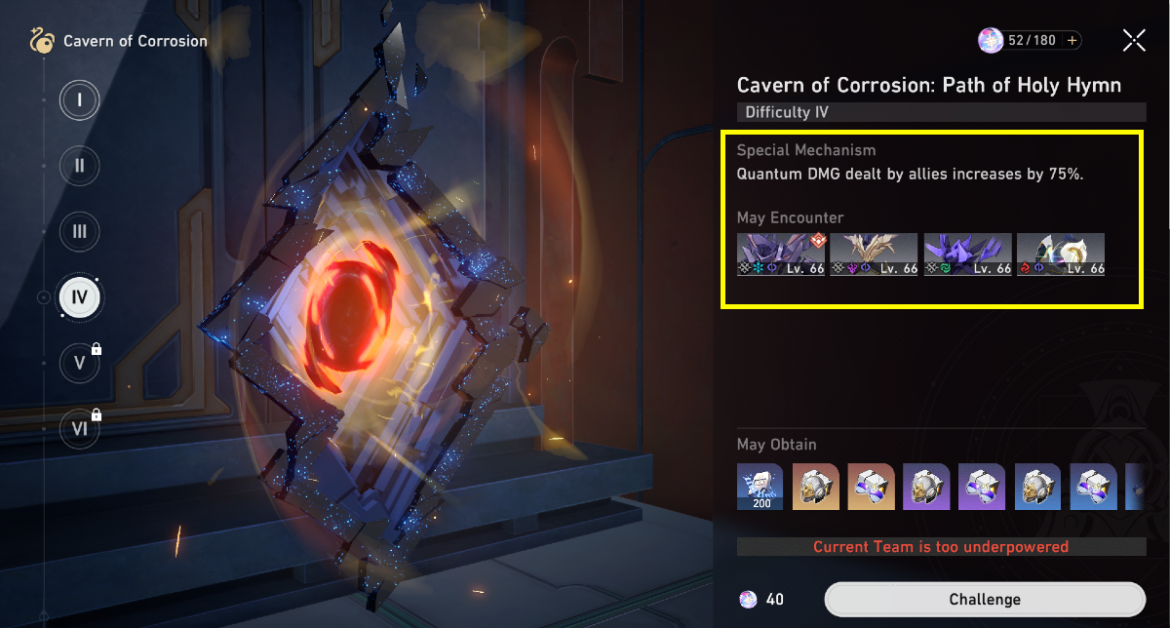Image resolution: width=1170 pixels, height=628 pixels.
Task: Inspect the purple spiky enemy with wind weakness
Action: point(967,254)
